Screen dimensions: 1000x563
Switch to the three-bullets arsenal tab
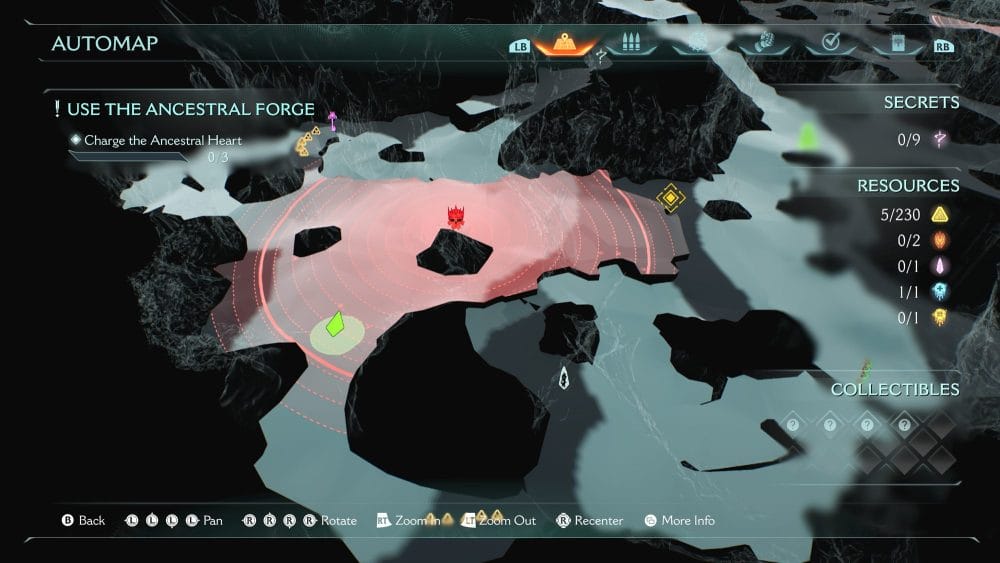[631, 44]
